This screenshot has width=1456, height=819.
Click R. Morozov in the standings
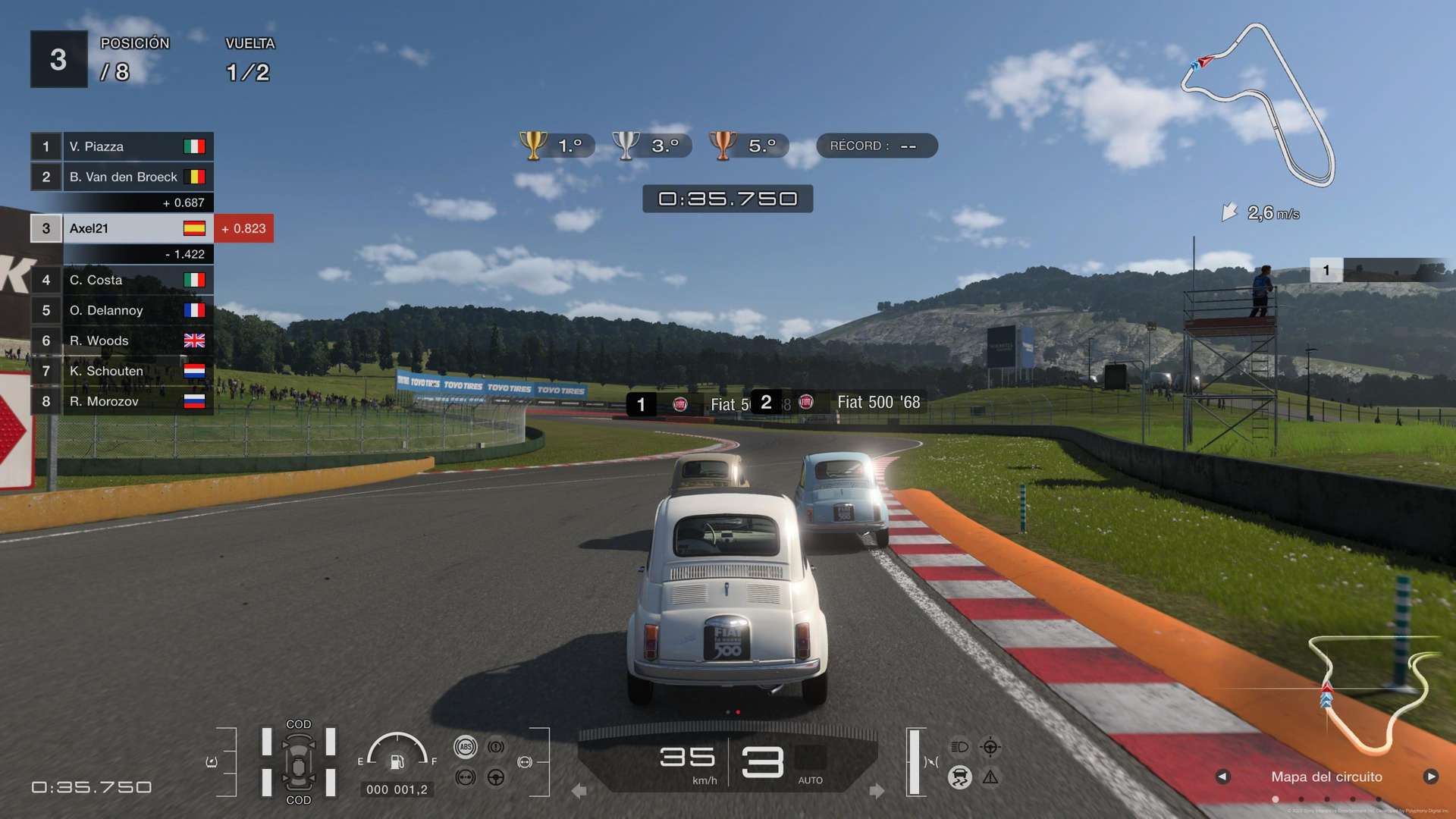point(121,401)
